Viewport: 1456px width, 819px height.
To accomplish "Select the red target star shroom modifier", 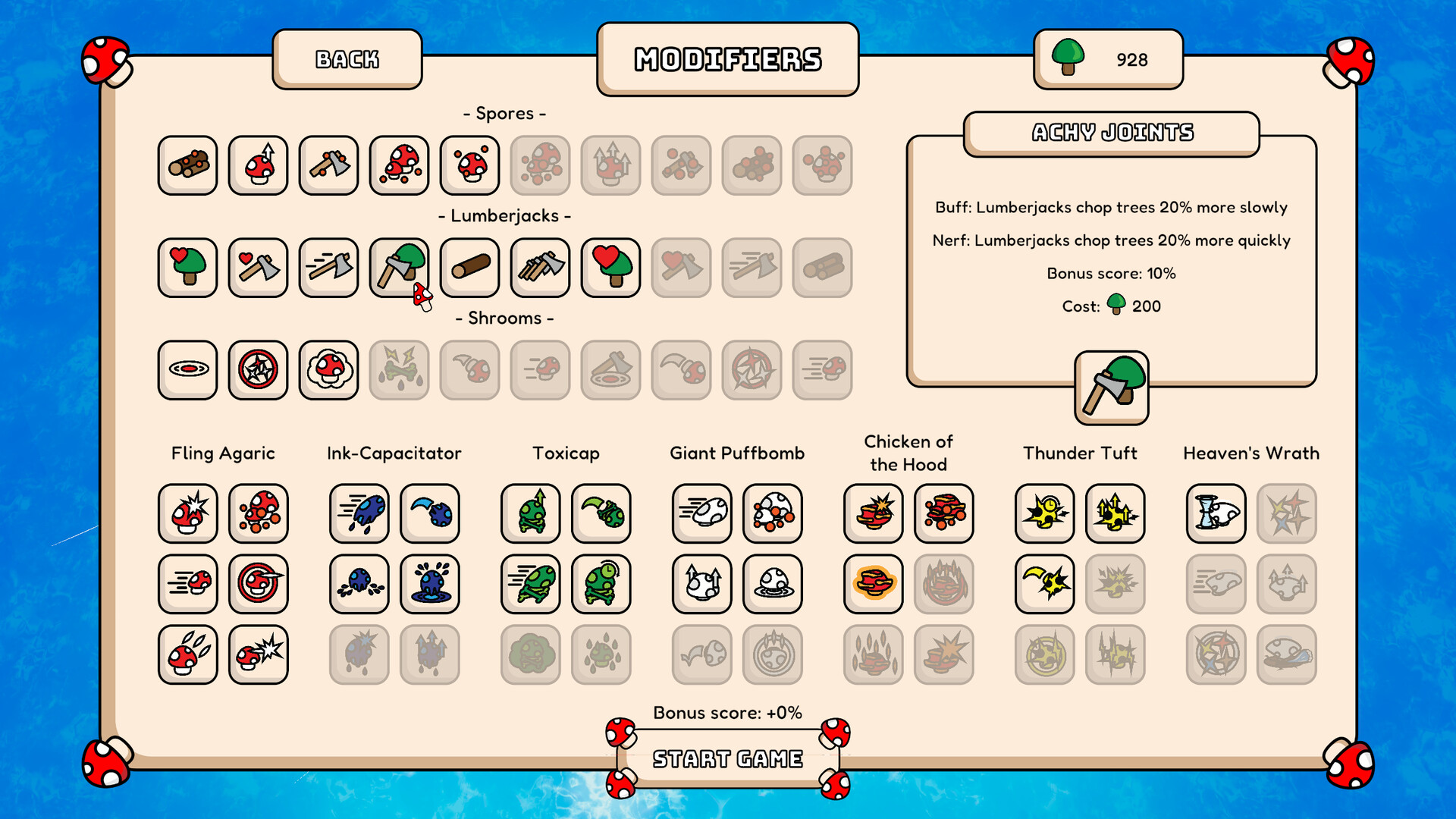I will tap(258, 370).
